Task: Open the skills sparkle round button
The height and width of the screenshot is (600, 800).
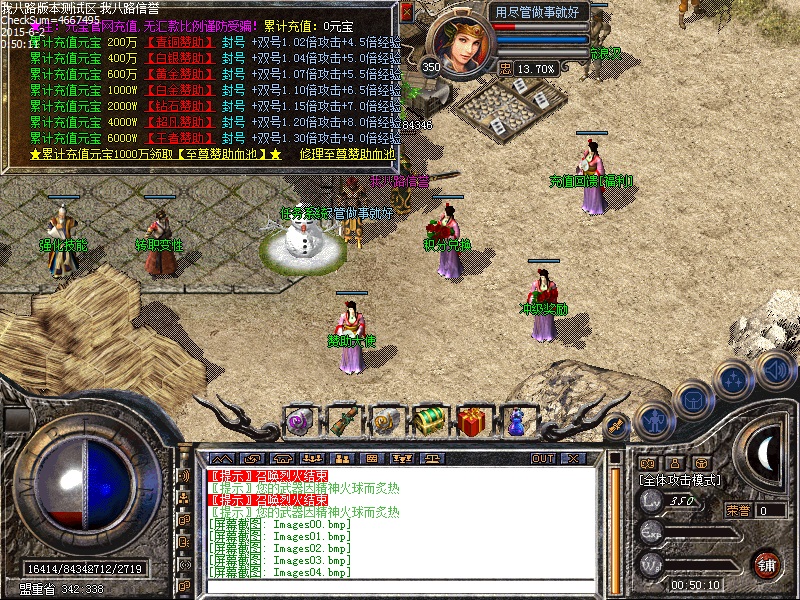Action: [x=734, y=379]
